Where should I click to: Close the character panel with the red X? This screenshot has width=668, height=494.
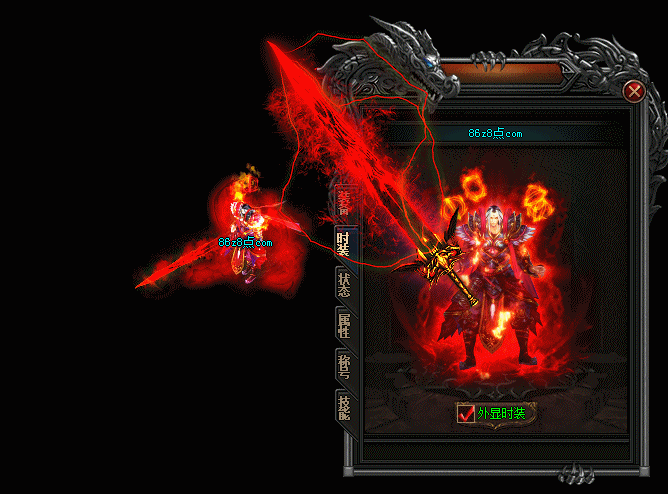coord(633,92)
